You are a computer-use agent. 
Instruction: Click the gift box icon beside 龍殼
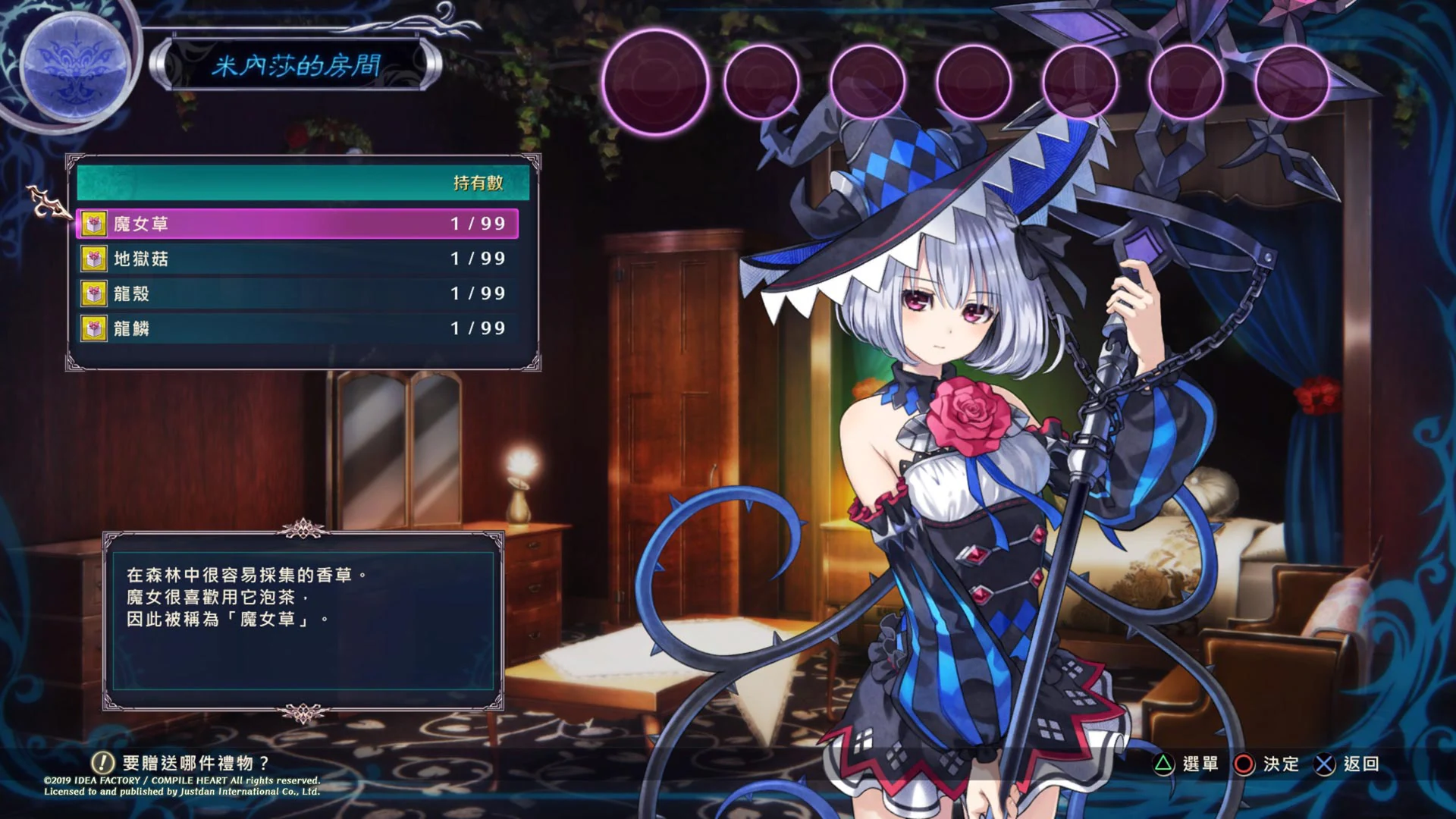(x=93, y=294)
